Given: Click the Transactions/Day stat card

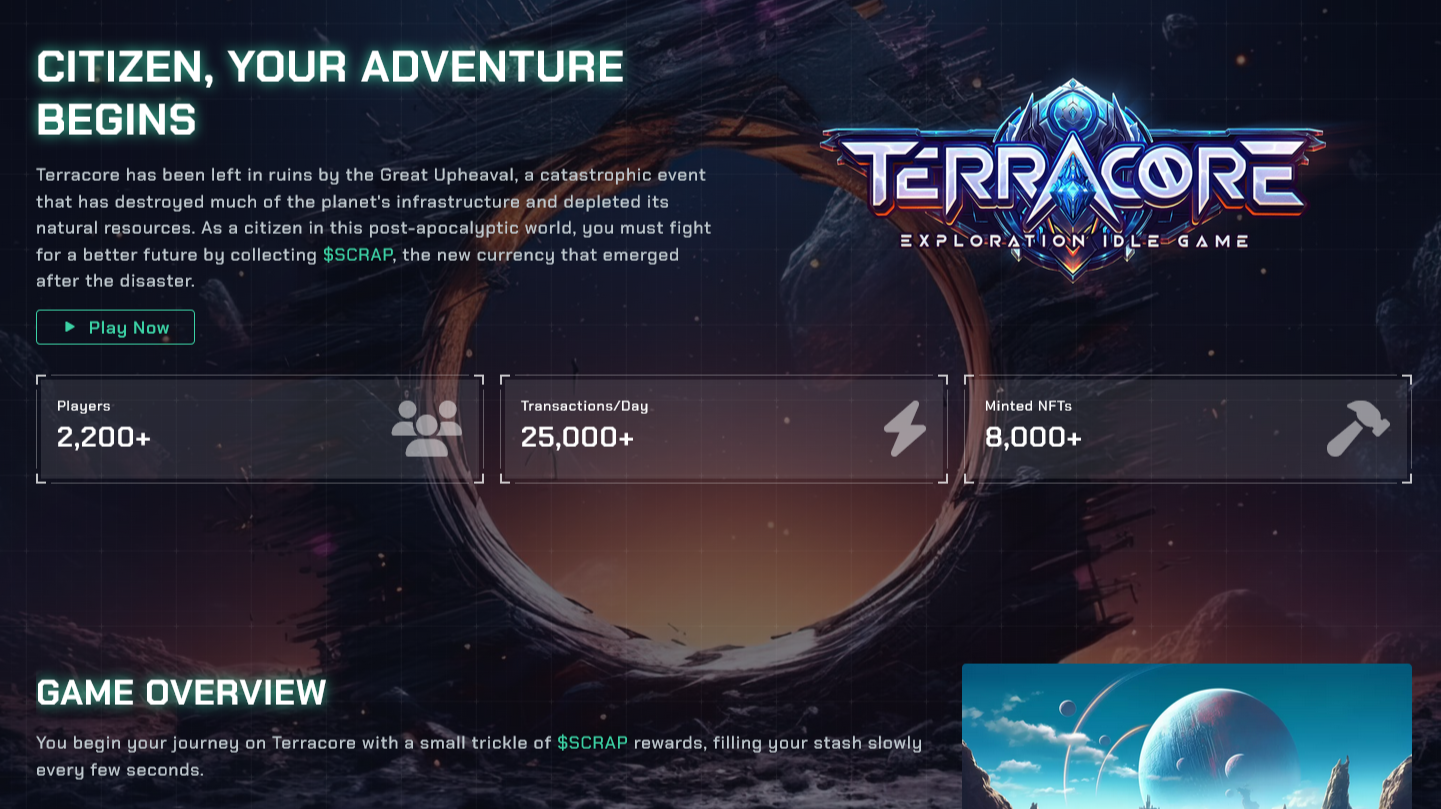Looking at the screenshot, I should [722, 428].
